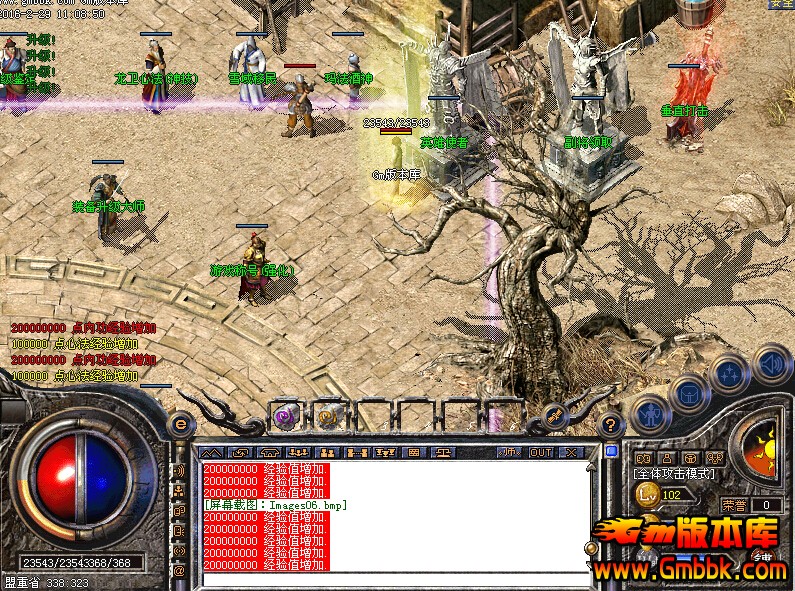Click the OUT button on the chat bar
The width and height of the screenshot is (795, 591).
(541, 453)
